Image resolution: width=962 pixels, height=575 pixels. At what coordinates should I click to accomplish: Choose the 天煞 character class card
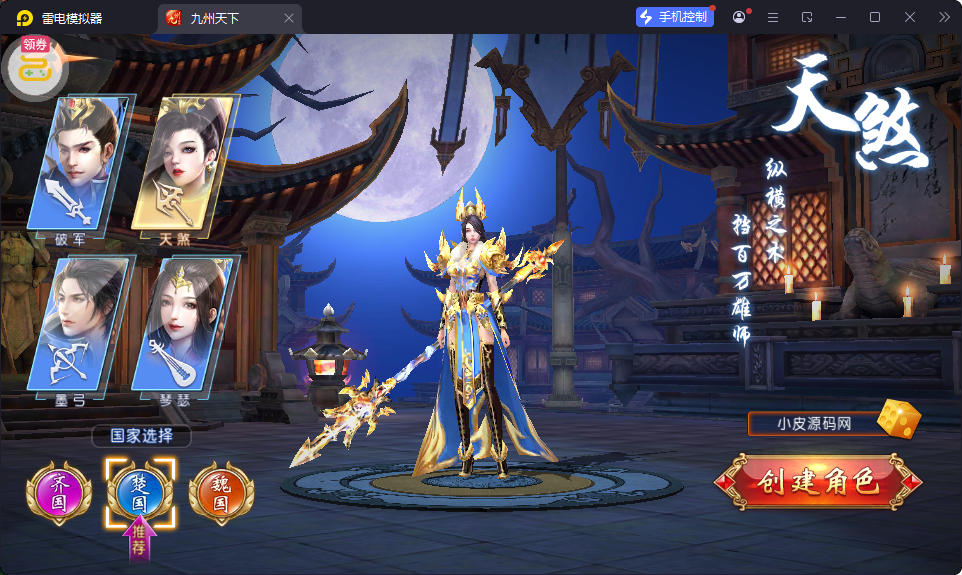click(183, 164)
